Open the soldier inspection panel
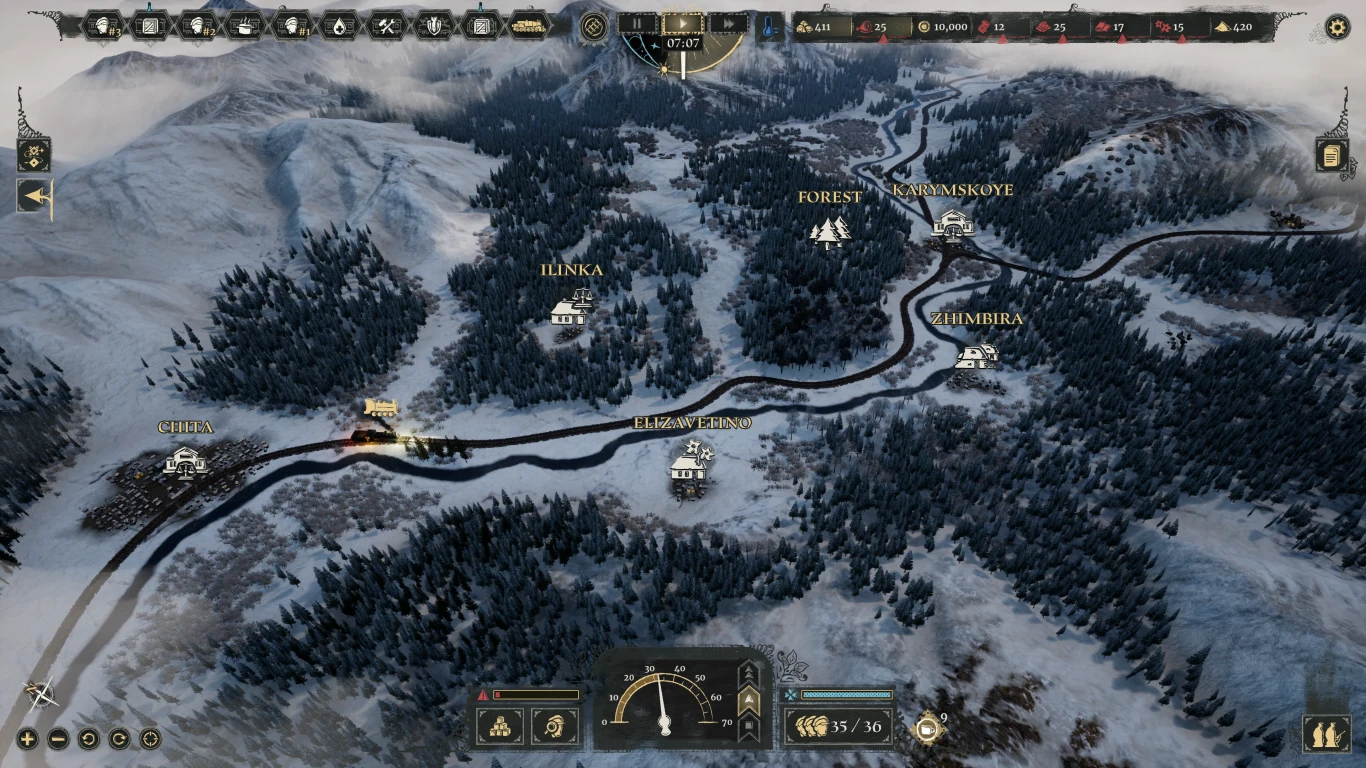 (554, 727)
